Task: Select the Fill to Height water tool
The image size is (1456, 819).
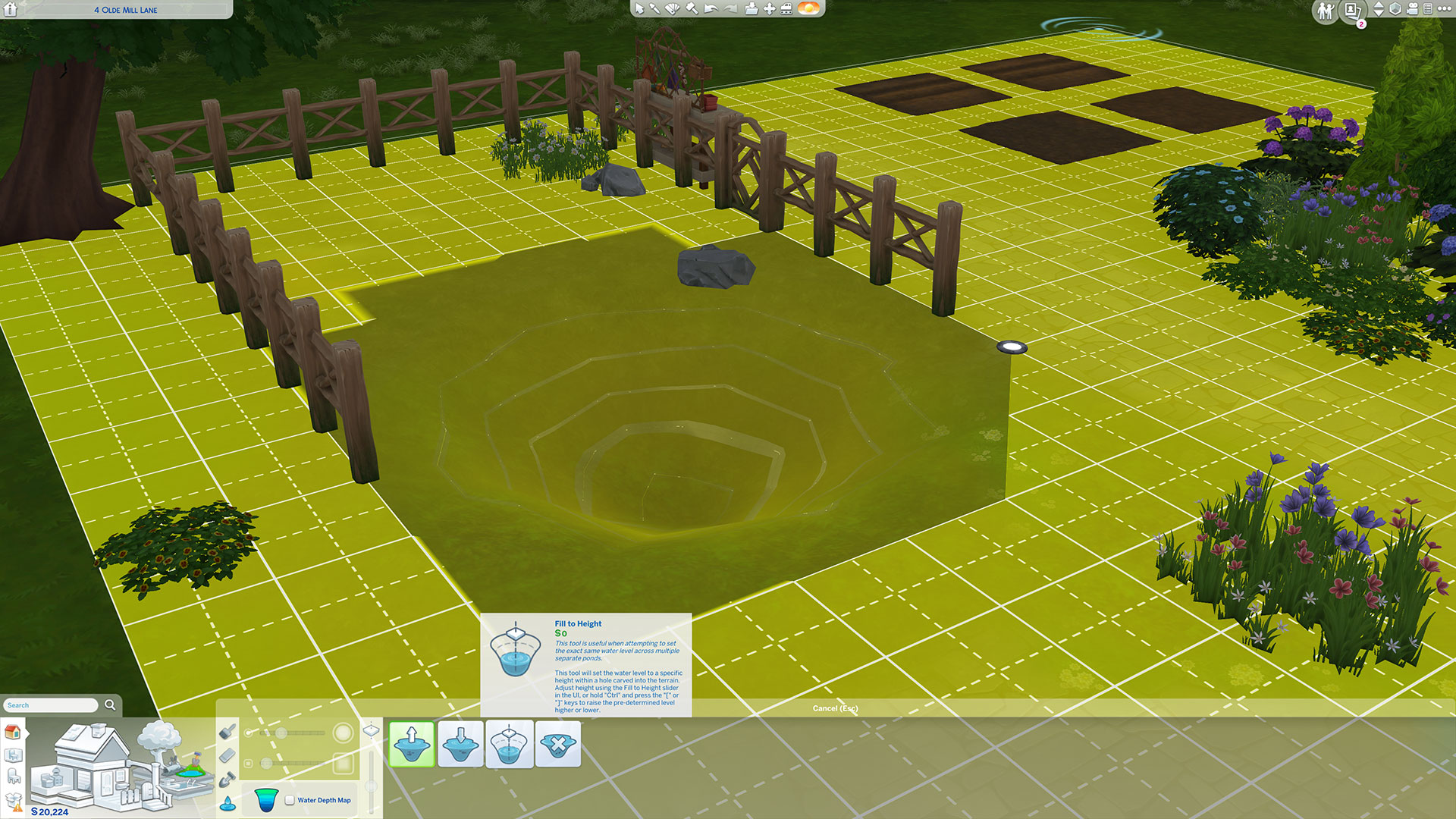Action: (509, 744)
